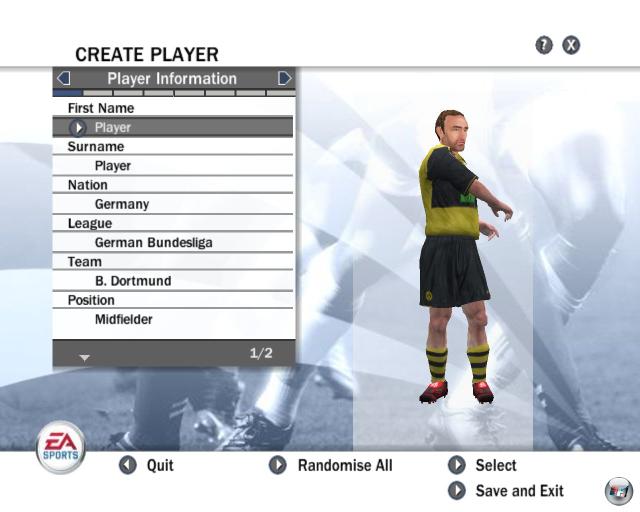Screen dimensions: 640x512
Task: Pick the B. Dortmund team row
Action: tap(173, 281)
